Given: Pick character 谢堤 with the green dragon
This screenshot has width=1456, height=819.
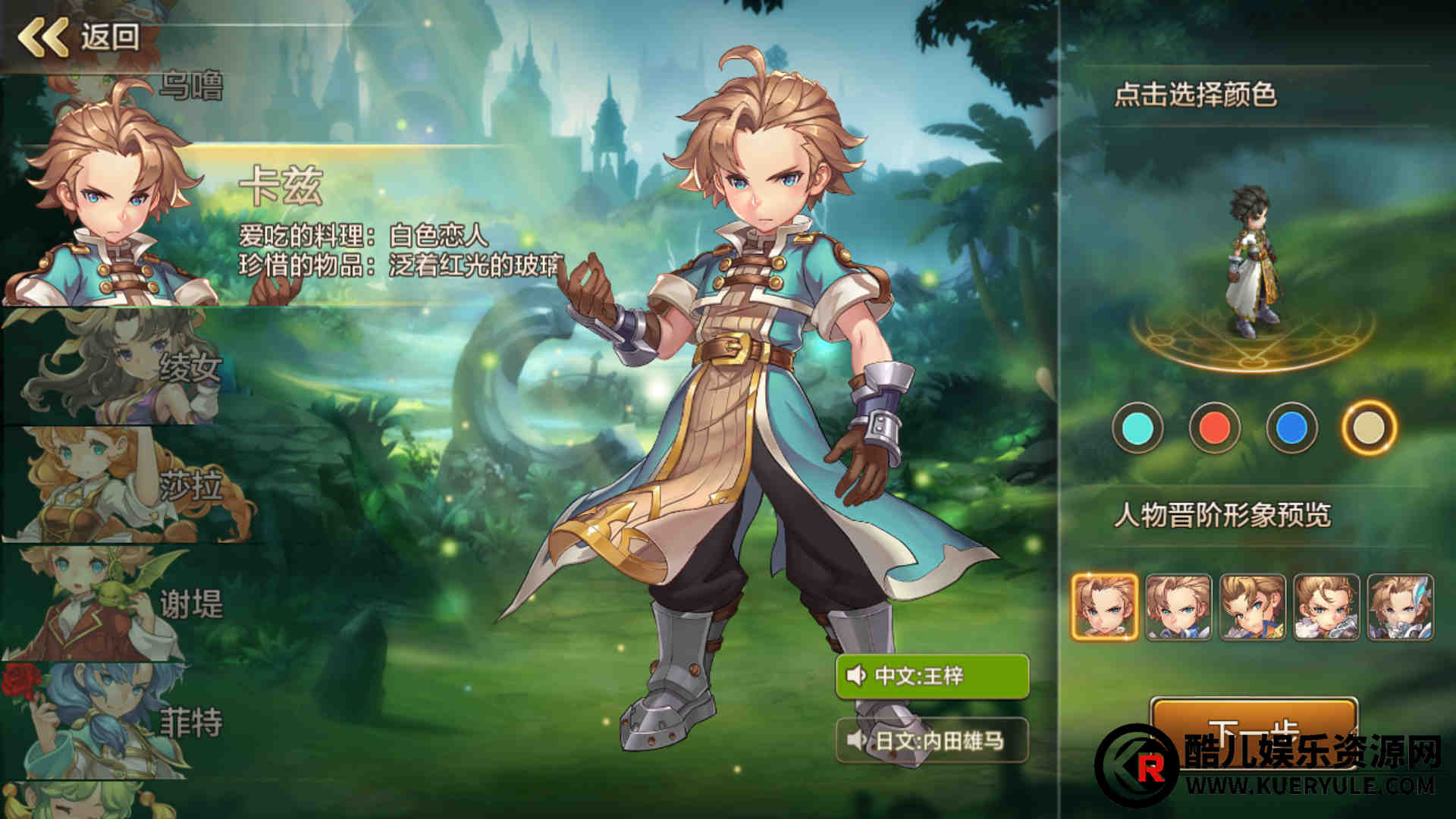Looking at the screenshot, I should pos(114,604).
